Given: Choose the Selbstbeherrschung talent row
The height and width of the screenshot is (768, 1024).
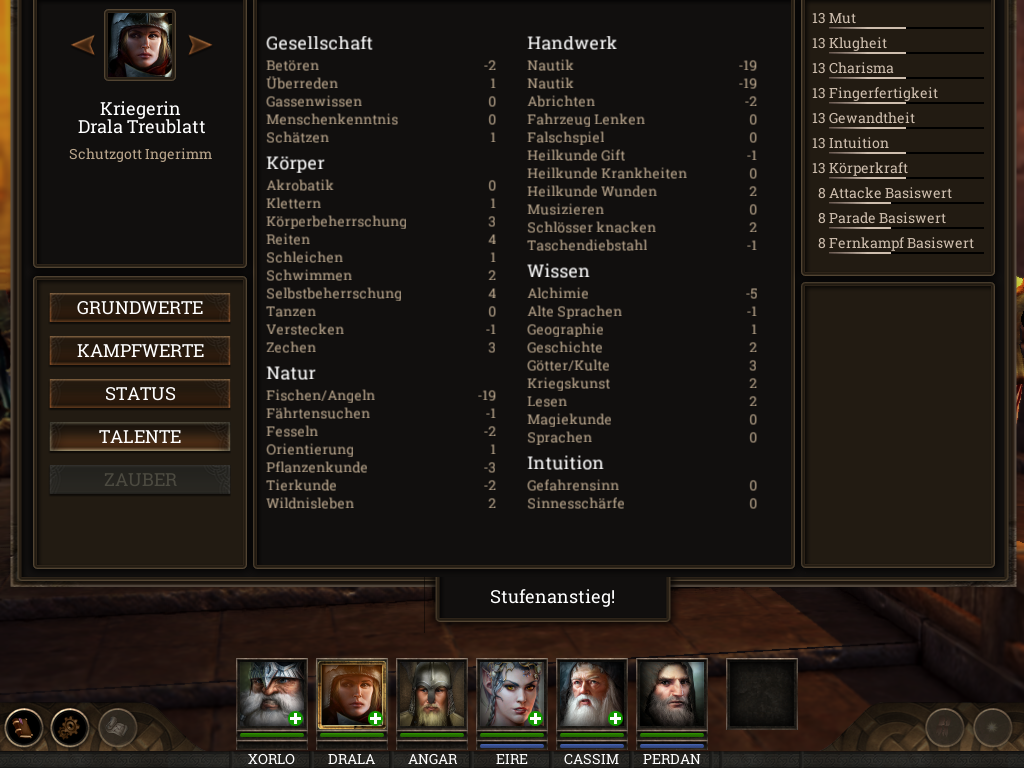Looking at the screenshot, I should 381,294.
